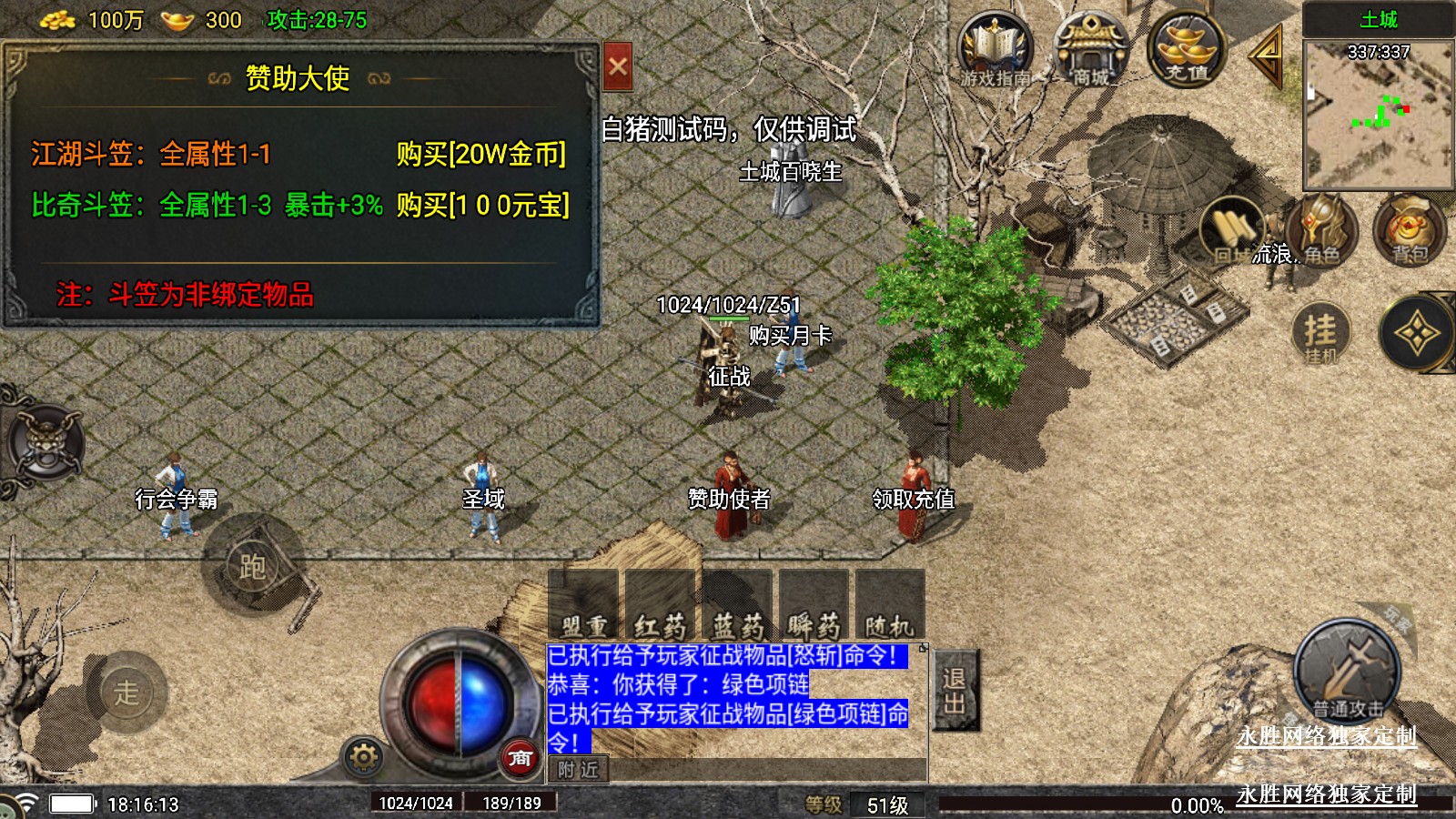Open the gear settings button
The width and height of the screenshot is (1456, 819).
pos(363,757)
